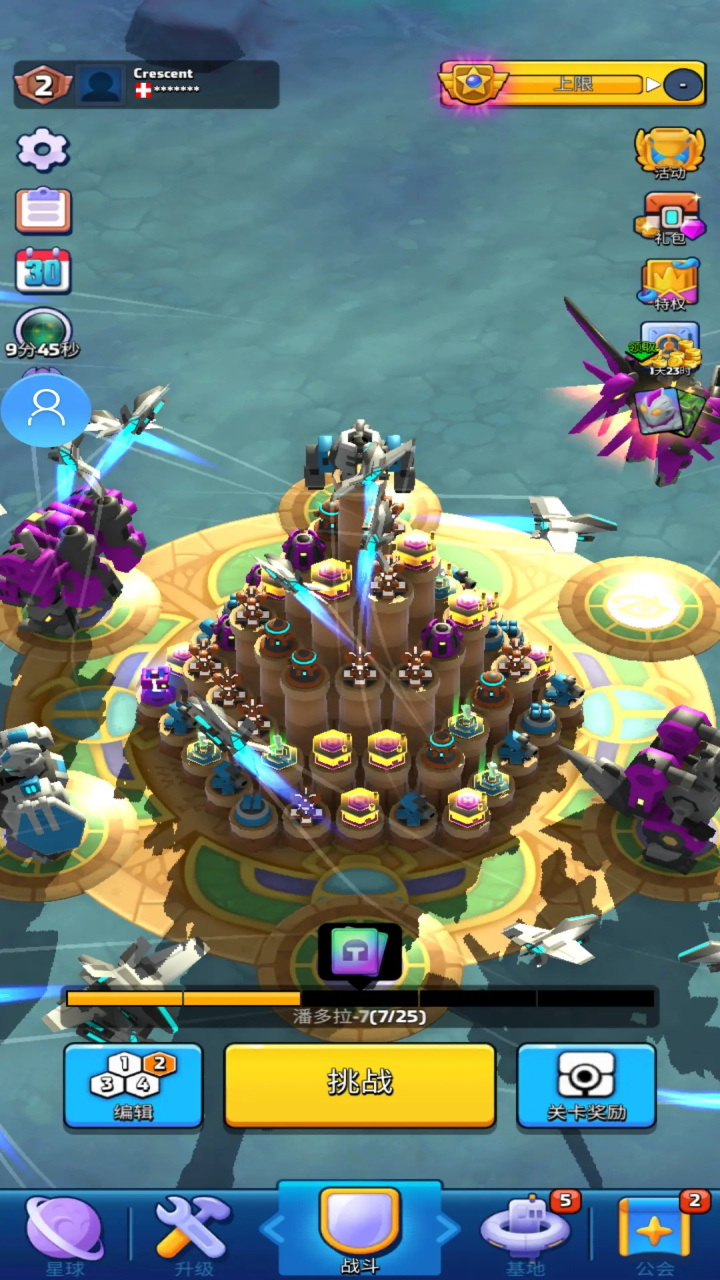Open the clipboard task list
This screenshot has height=1280, width=720.
tap(43, 210)
